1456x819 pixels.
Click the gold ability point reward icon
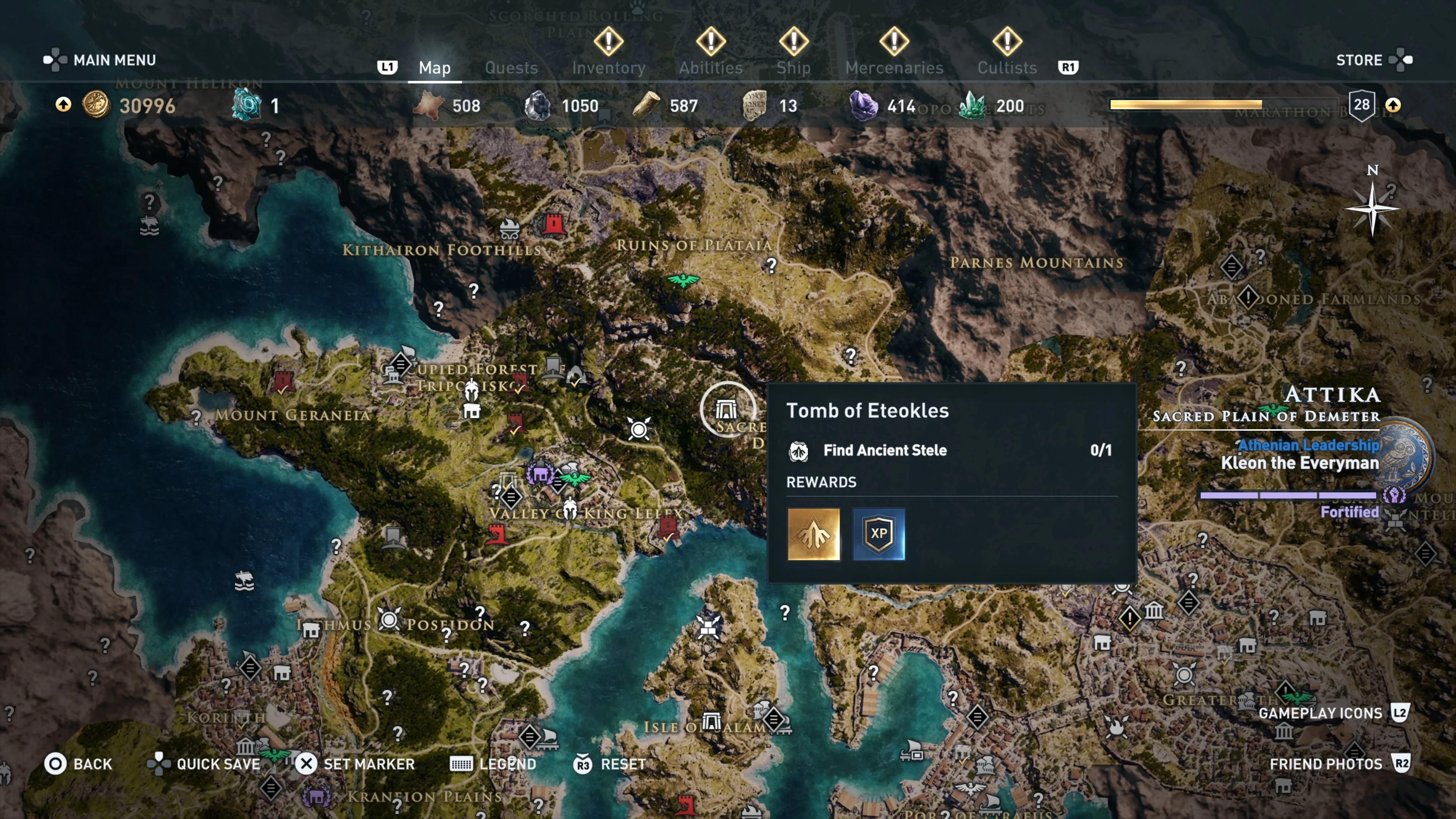[x=813, y=534]
